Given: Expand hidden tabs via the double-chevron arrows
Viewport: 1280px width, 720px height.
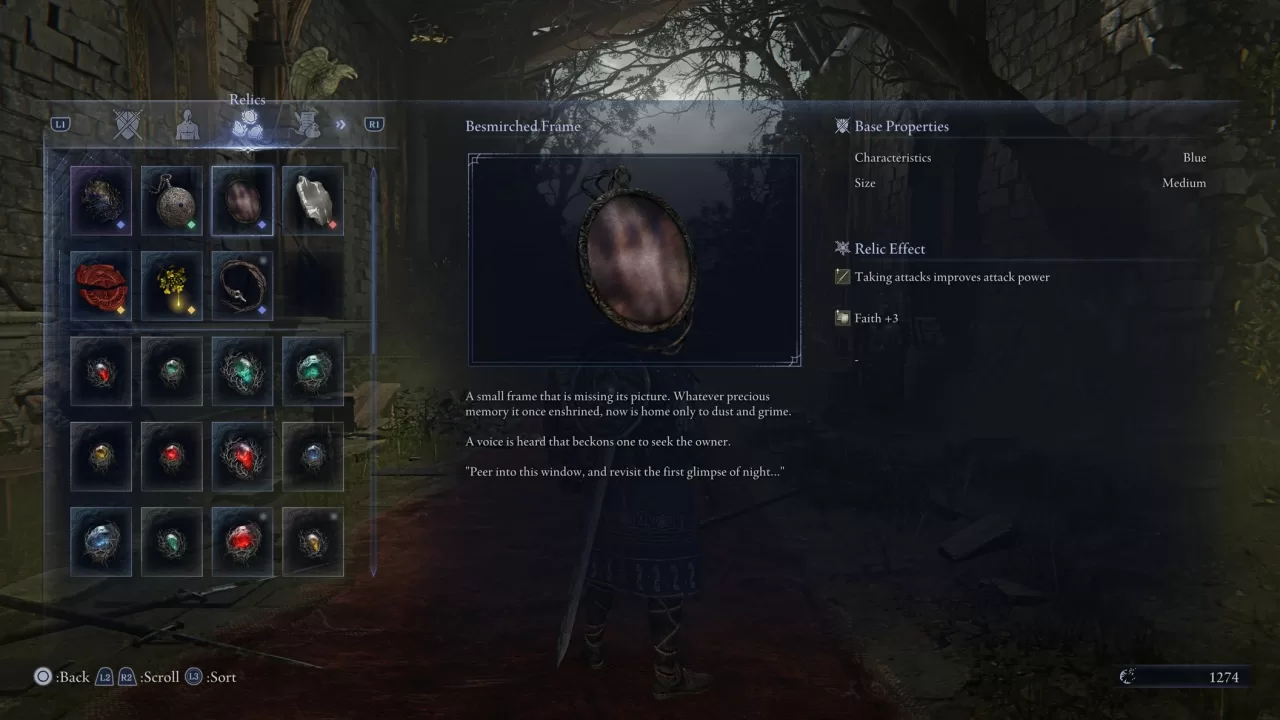Looking at the screenshot, I should (341, 124).
